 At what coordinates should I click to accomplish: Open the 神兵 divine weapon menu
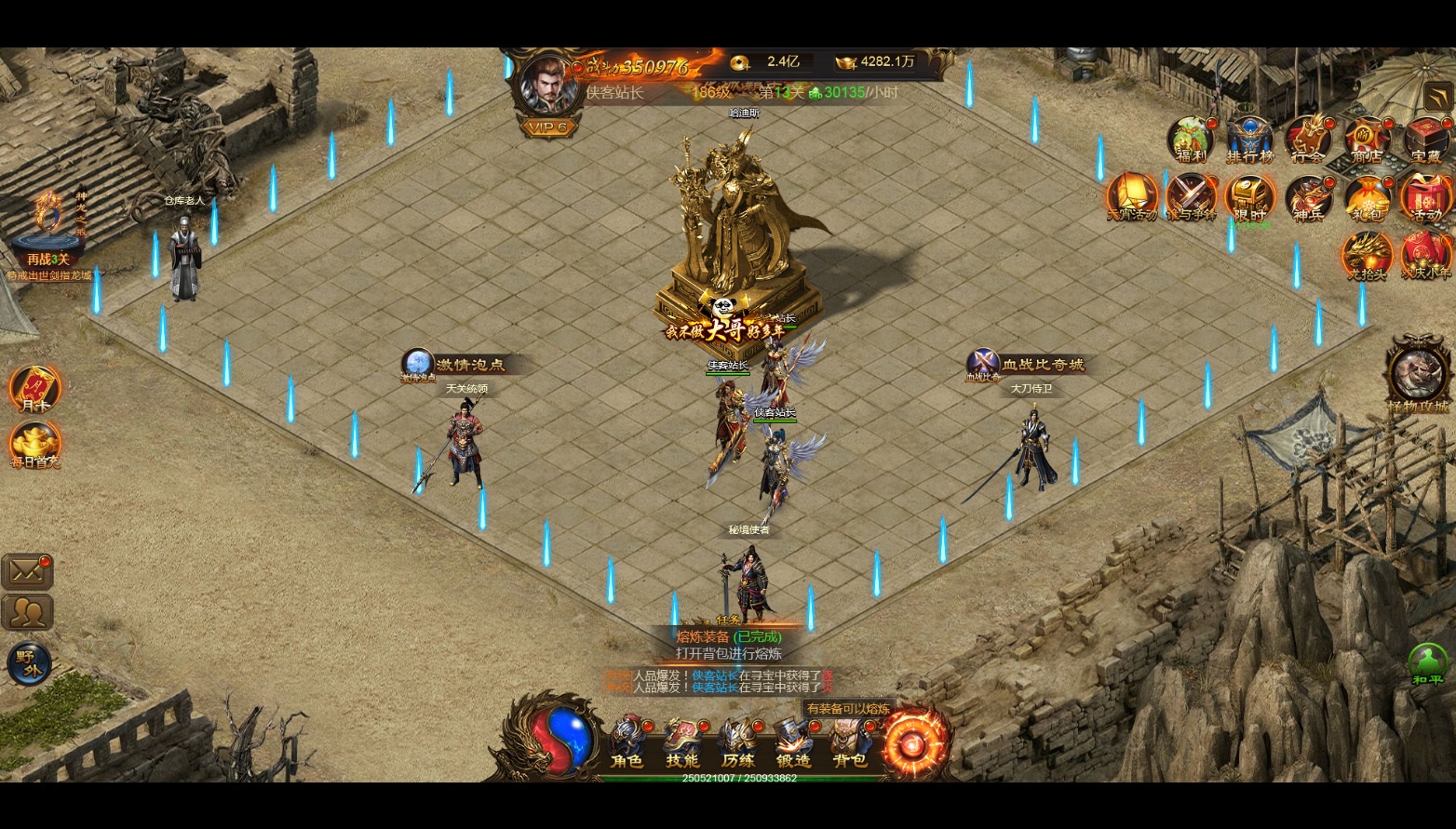[x=1308, y=198]
